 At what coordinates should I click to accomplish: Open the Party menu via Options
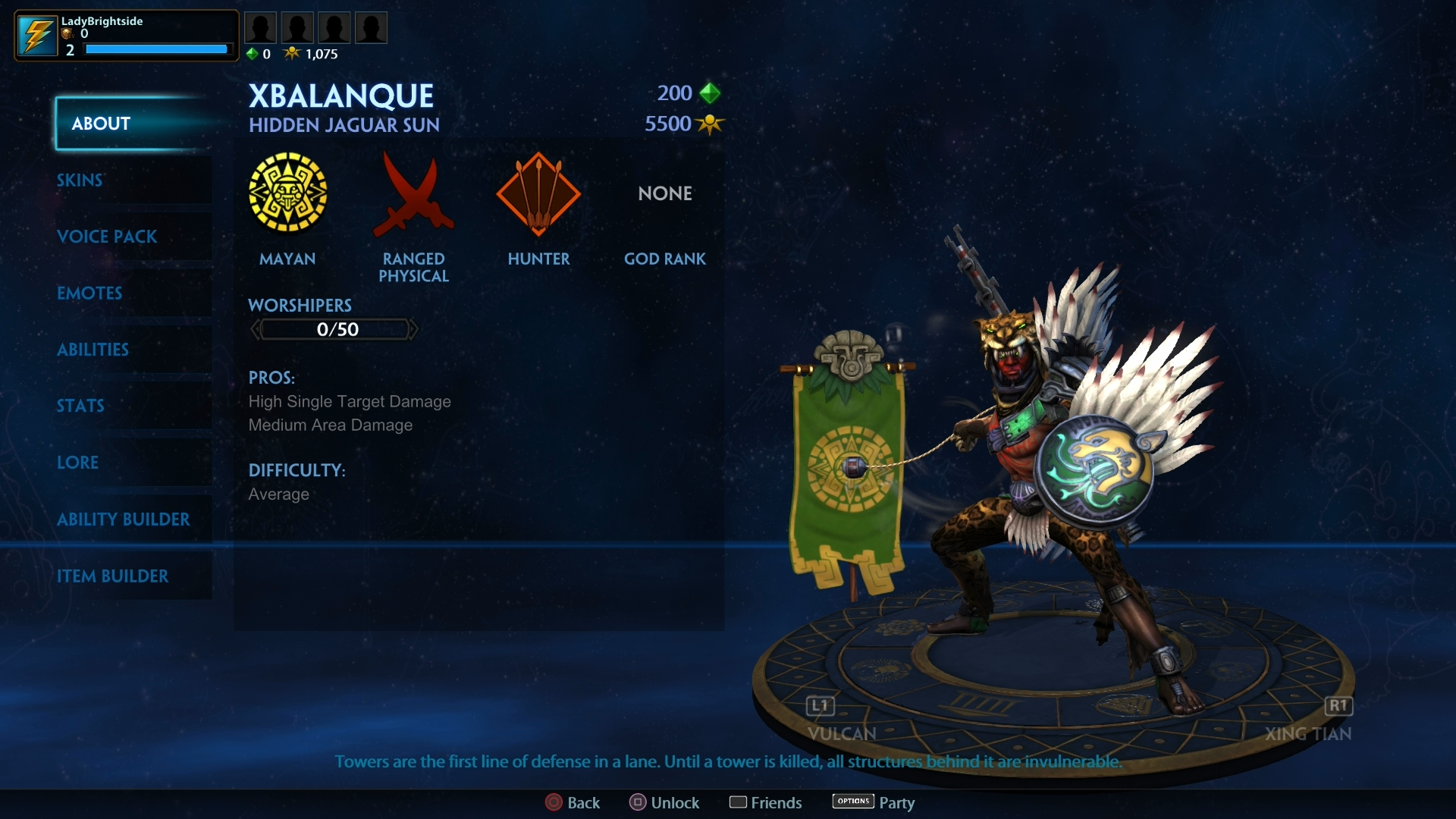tap(852, 802)
